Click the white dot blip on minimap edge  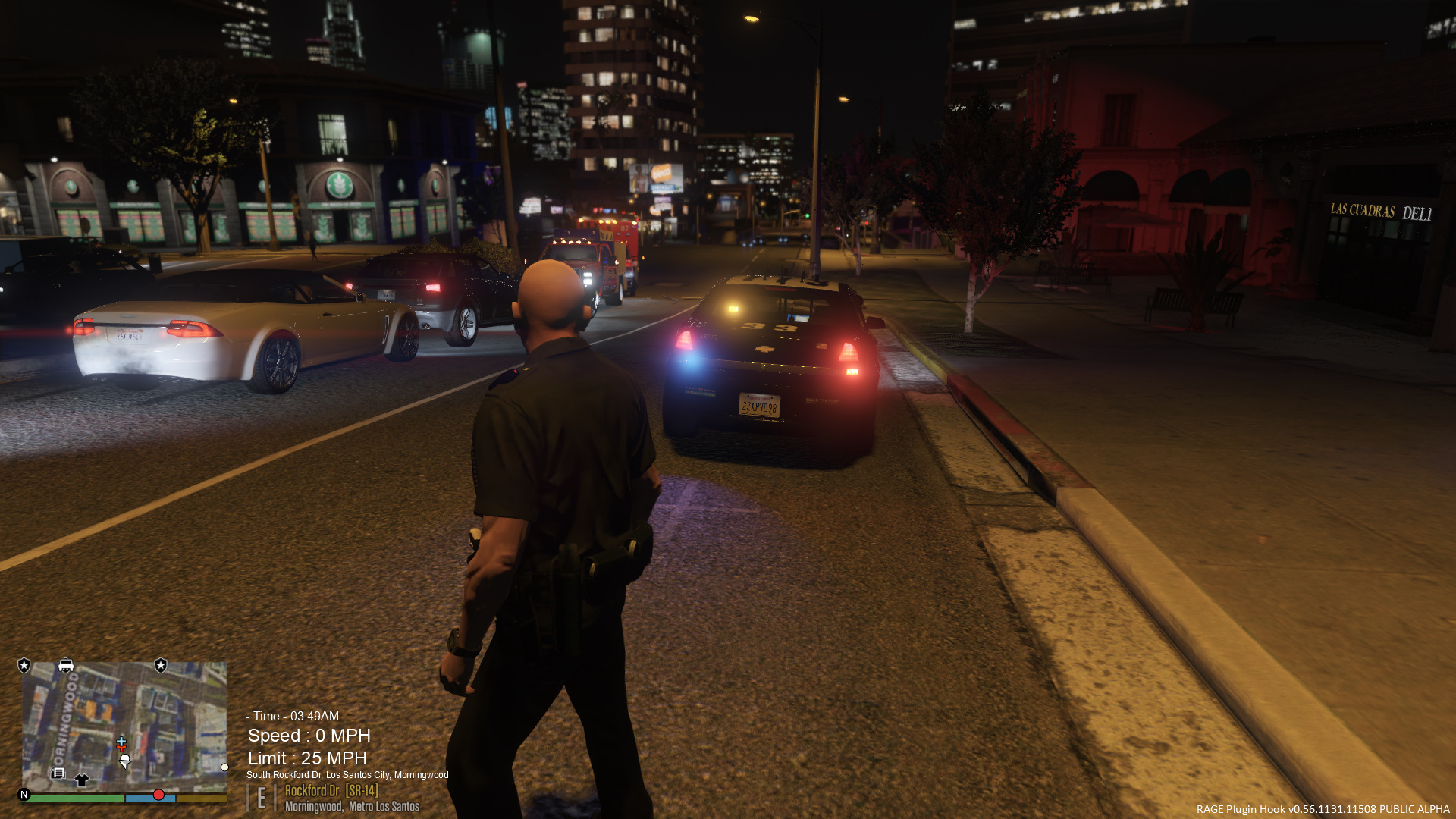tap(224, 767)
